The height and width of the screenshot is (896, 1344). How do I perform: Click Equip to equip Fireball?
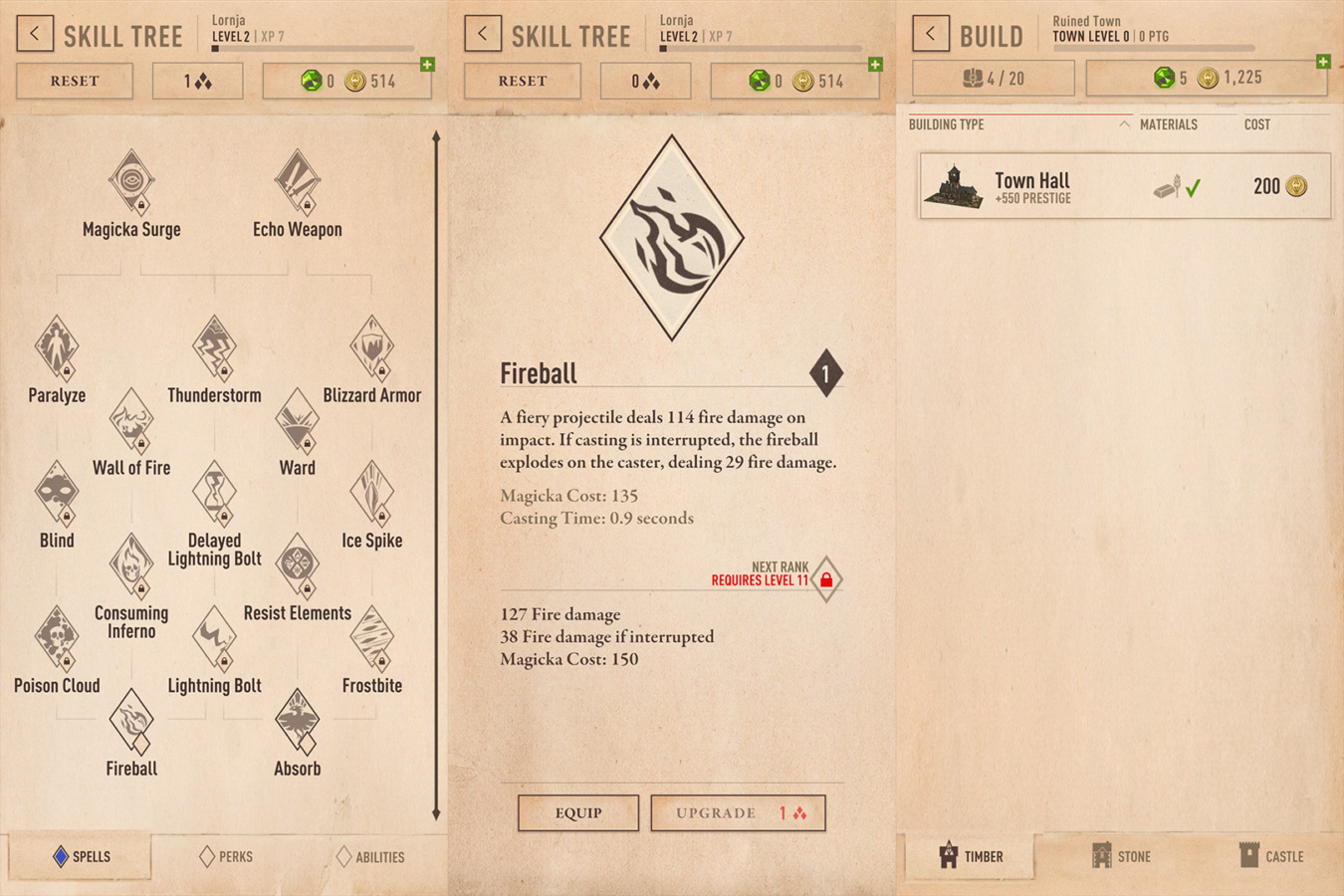(x=577, y=812)
